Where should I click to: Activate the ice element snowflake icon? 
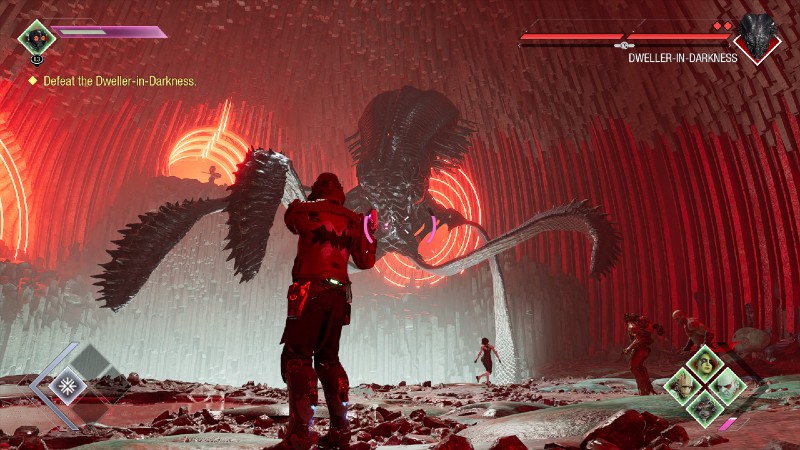coord(69,384)
